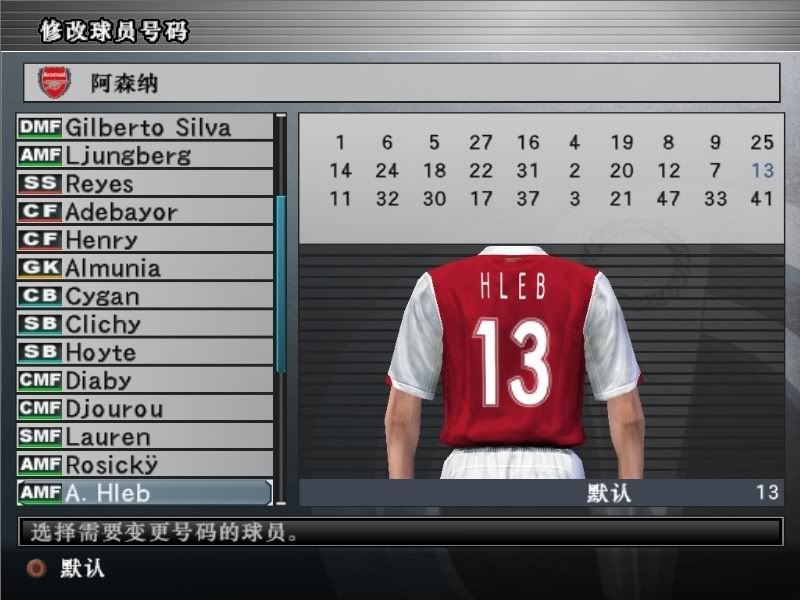Image resolution: width=800 pixels, height=600 pixels.
Task: Select the Djourou player row
Action: click(x=146, y=408)
